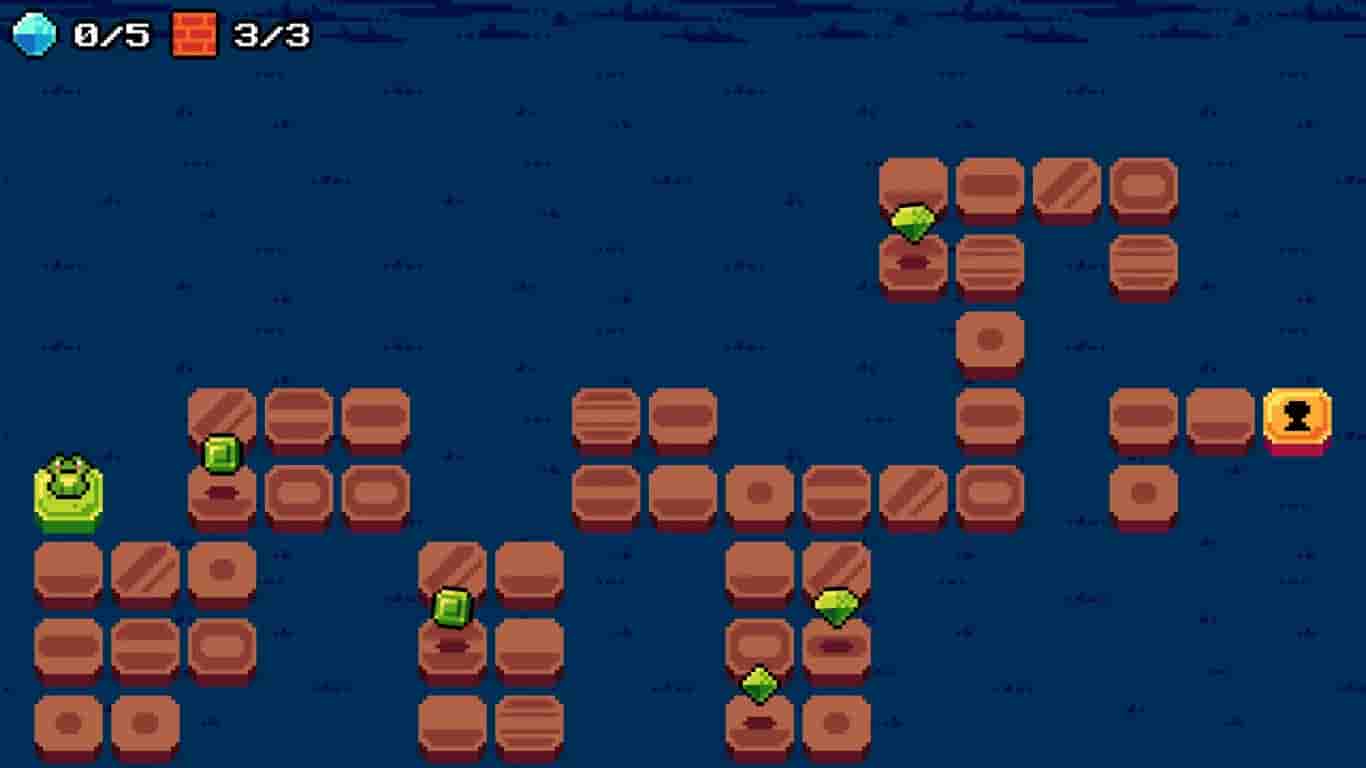Viewport: 1366px width, 768px height.
Task: Select the single connecting tile above the trophy path
Action: point(990,340)
